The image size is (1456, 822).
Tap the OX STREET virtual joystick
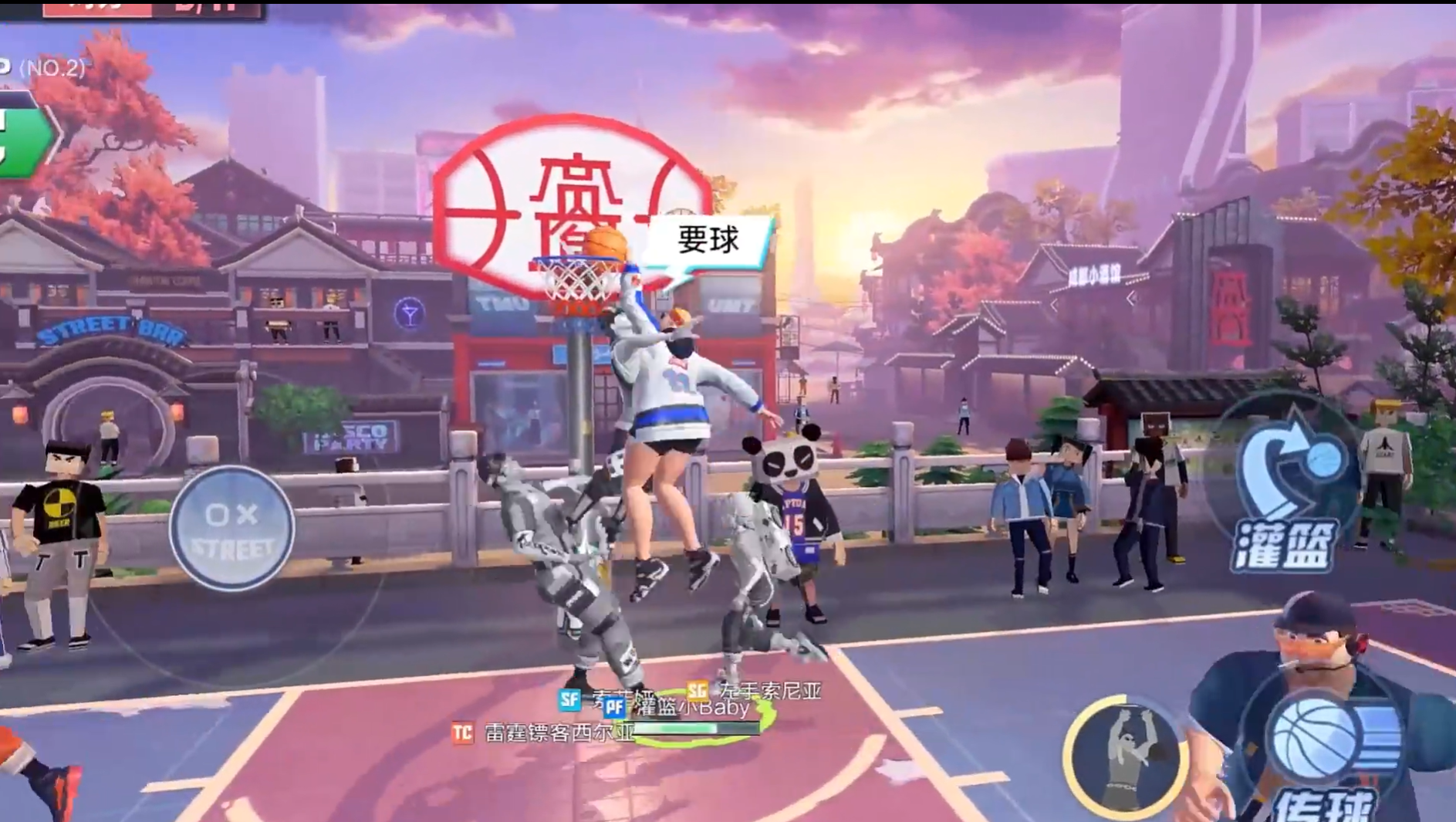pos(231,529)
